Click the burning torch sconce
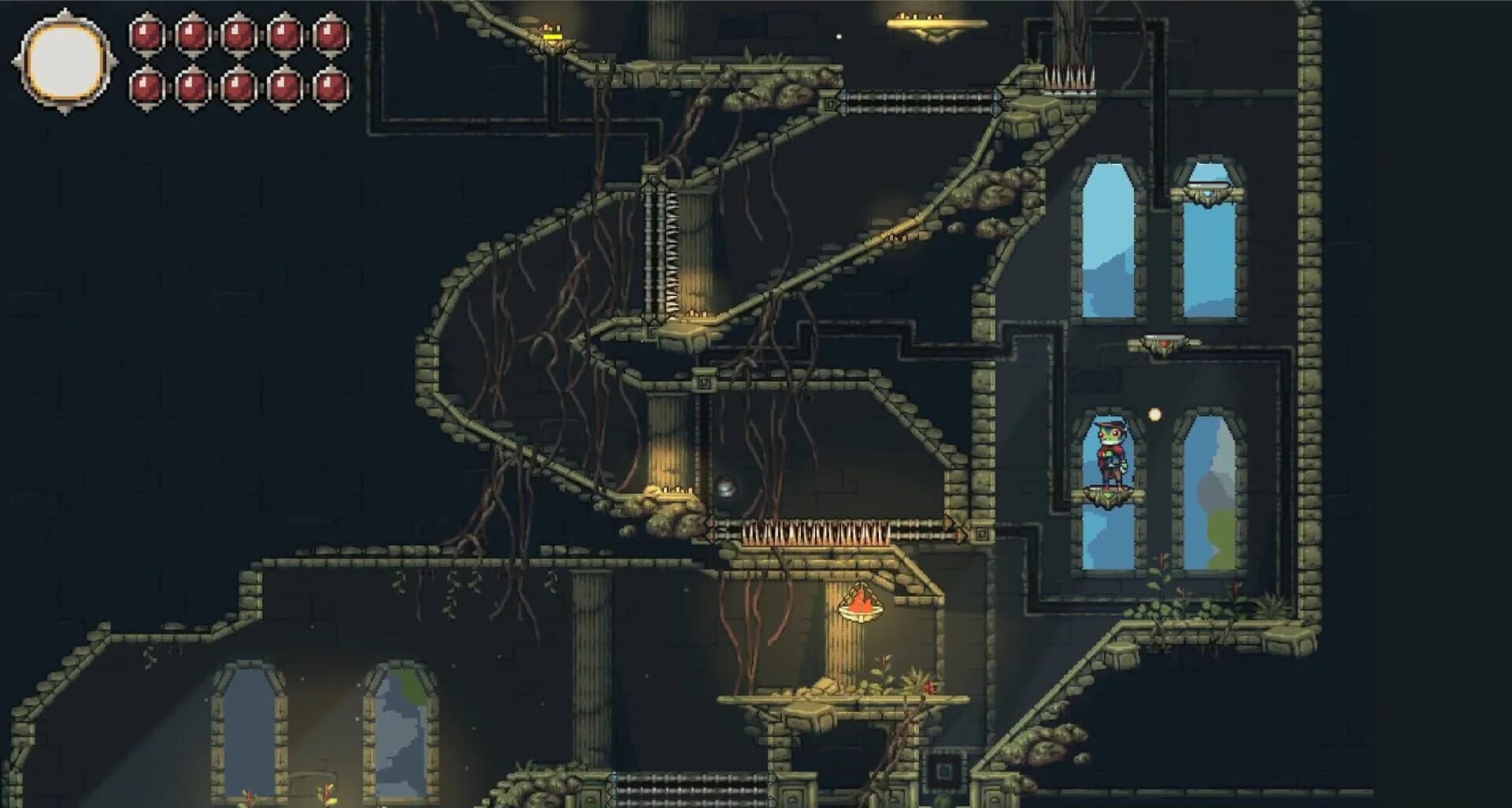1512x808 pixels. click(x=860, y=605)
